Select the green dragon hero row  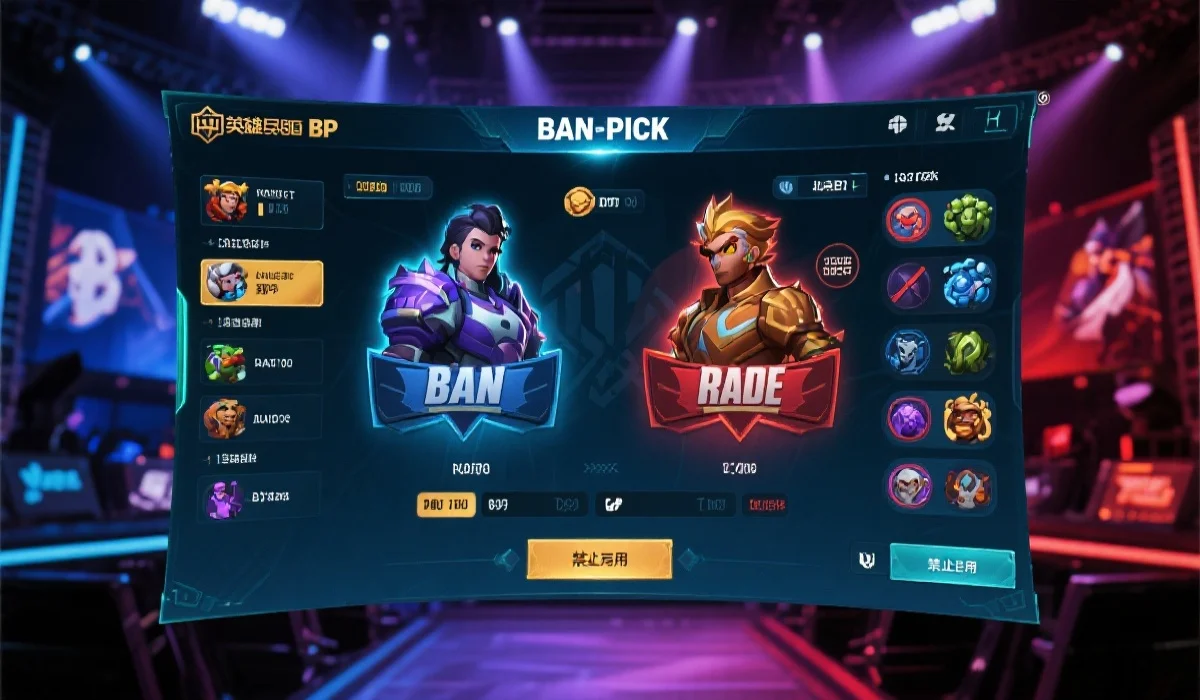pos(262,361)
